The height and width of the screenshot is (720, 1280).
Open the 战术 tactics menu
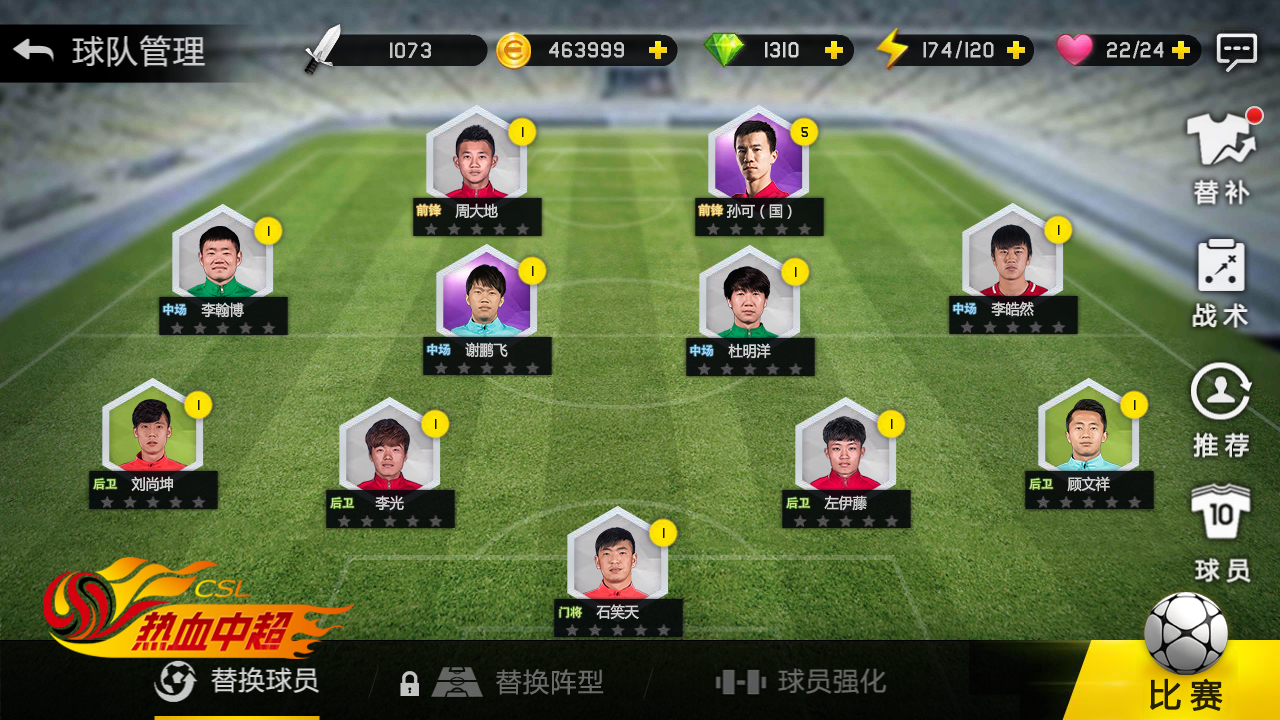coord(1221,285)
